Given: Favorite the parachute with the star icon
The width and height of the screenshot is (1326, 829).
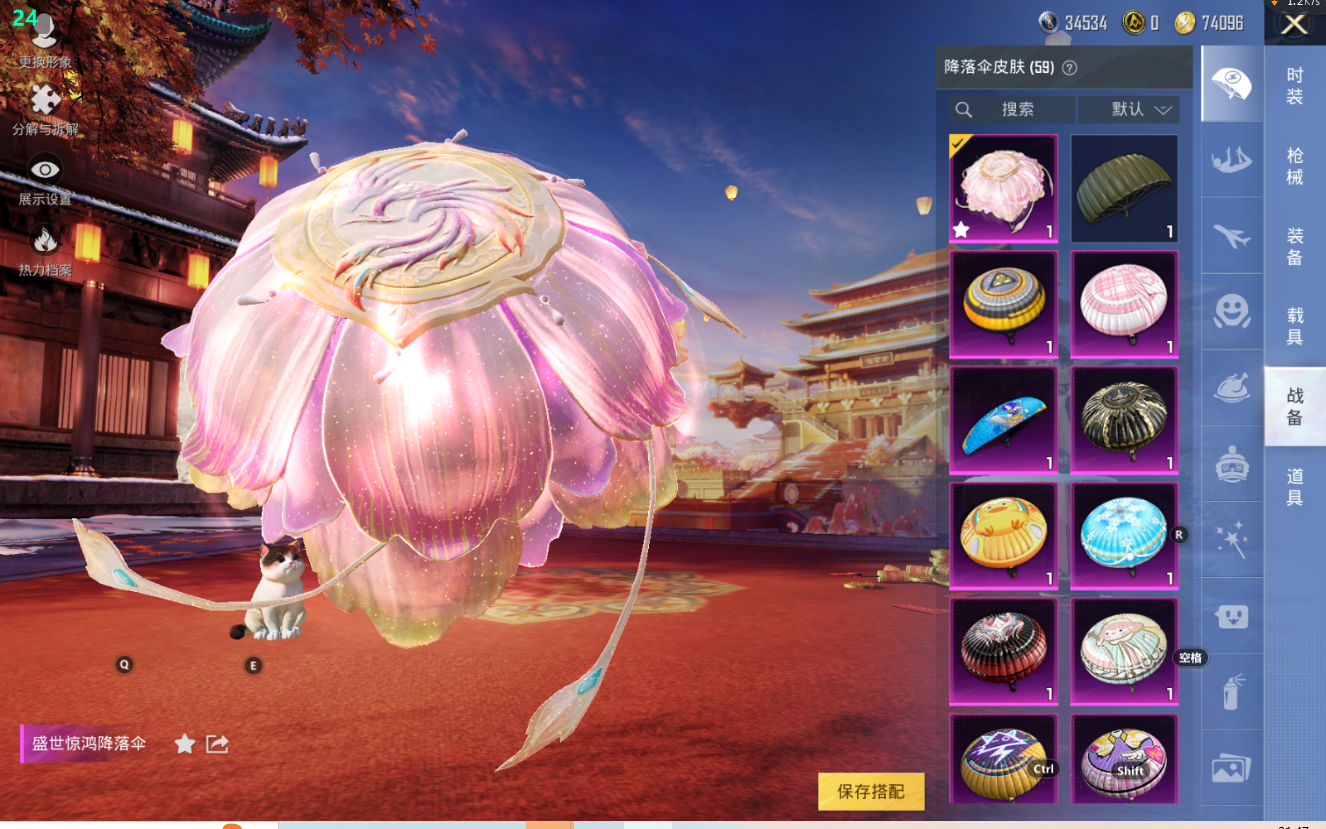Looking at the screenshot, I should pyautogui.click(x=185, y=744).
